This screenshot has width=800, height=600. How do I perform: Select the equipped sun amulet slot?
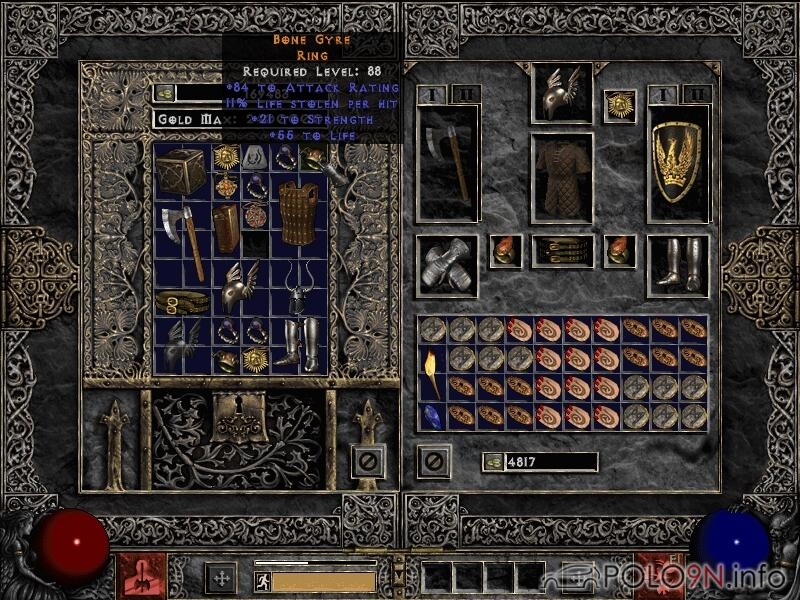click(619, 105)
